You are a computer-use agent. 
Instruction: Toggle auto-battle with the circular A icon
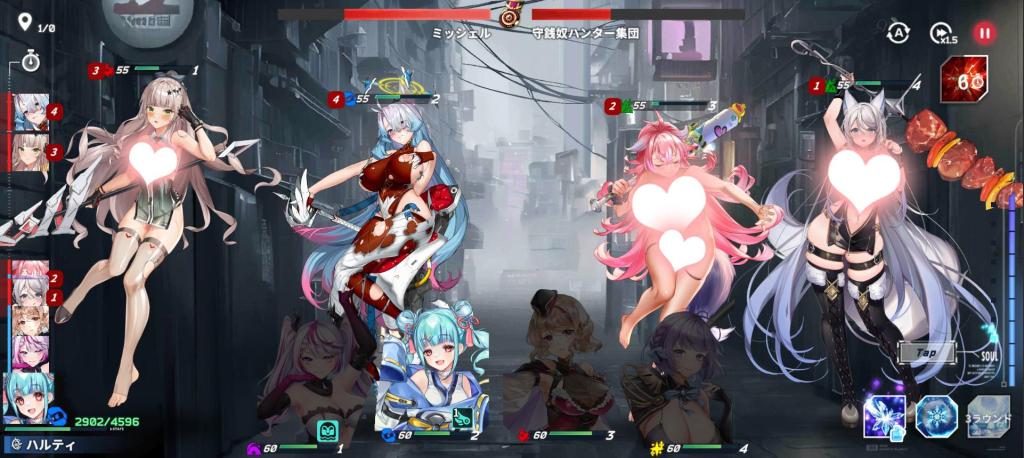[898, 33]
